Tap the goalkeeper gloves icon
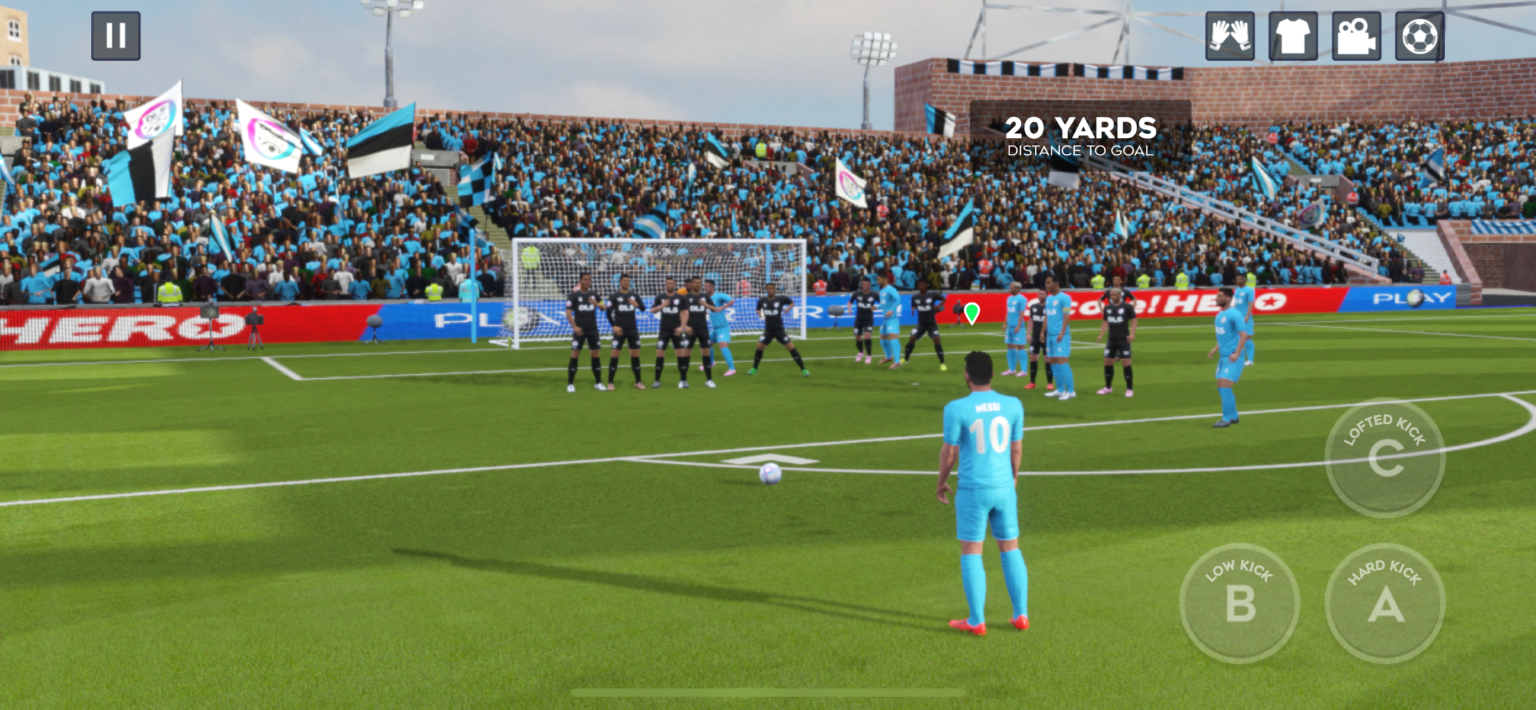The image size is (1536, 710). [1229, 36]
